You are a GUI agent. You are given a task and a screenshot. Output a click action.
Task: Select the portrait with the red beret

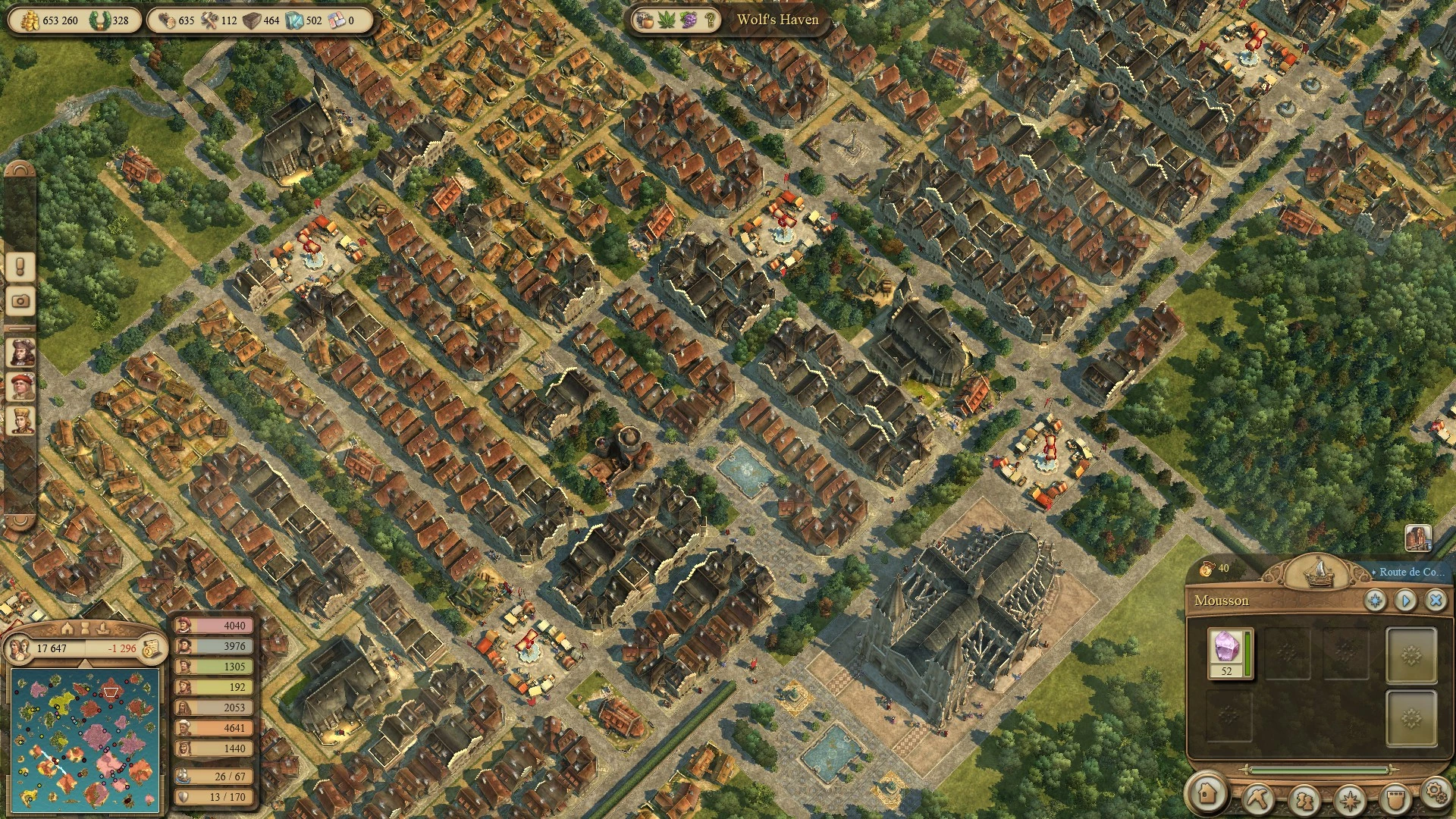[20, 385]
